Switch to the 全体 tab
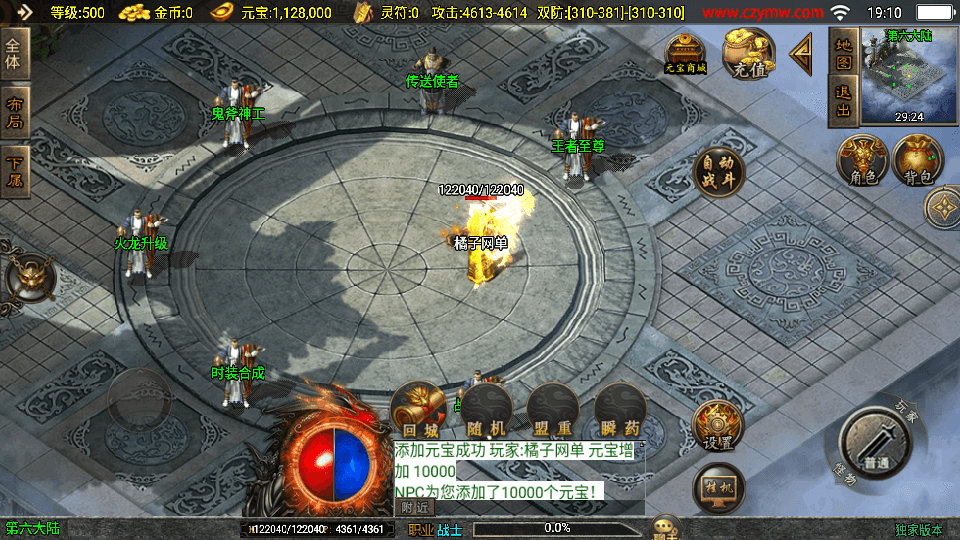 point(15,54)
